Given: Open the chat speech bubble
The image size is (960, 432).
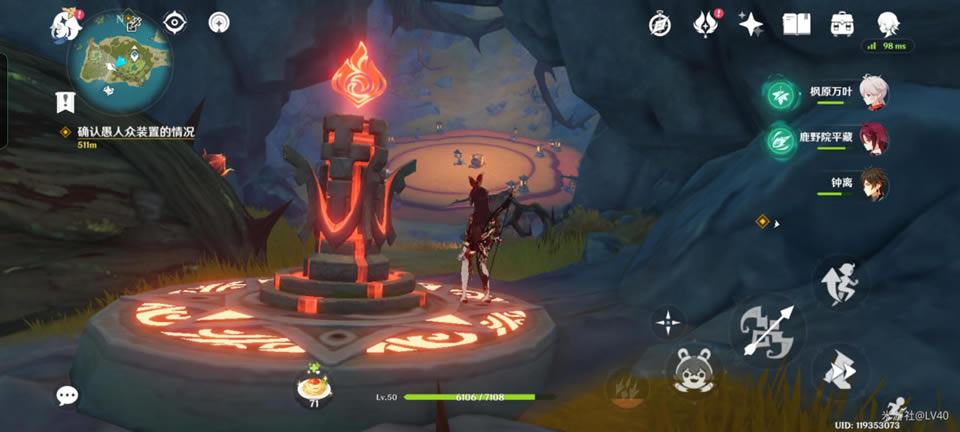Looking at the screenshot, I should click(x=67, y=395).
